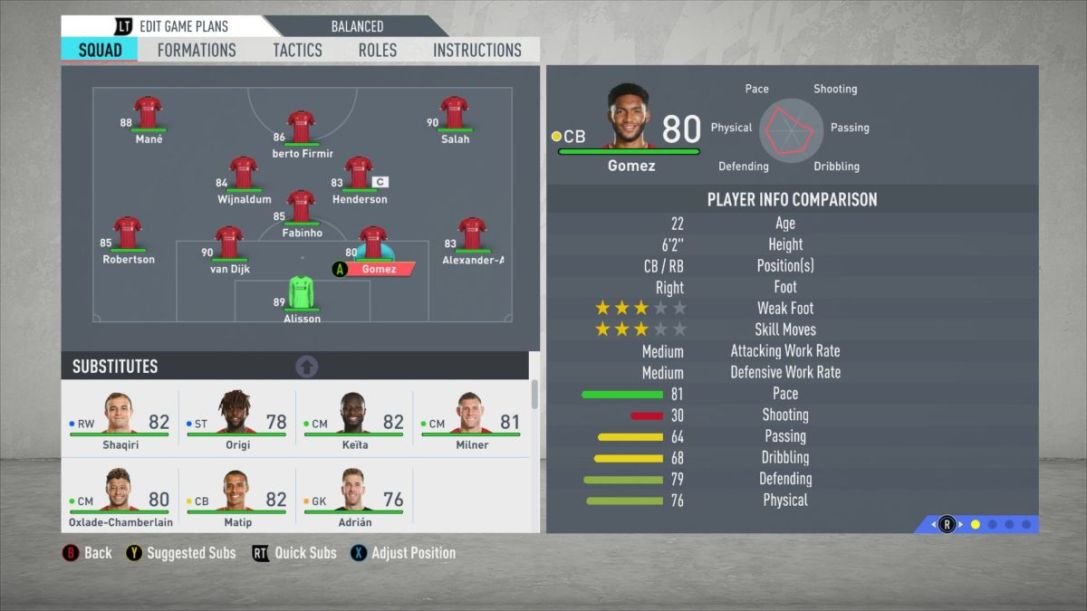Image resolution: width=1087 pixels, height=611 pixels.
Task: Select Alexander-Arnold at right back
Action: (472, 234)
